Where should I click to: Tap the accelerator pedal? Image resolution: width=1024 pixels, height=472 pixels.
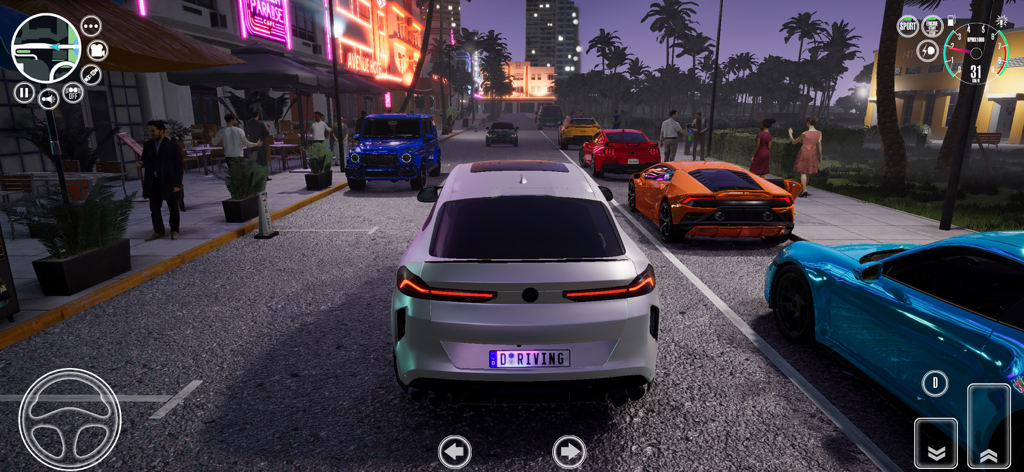989,425
